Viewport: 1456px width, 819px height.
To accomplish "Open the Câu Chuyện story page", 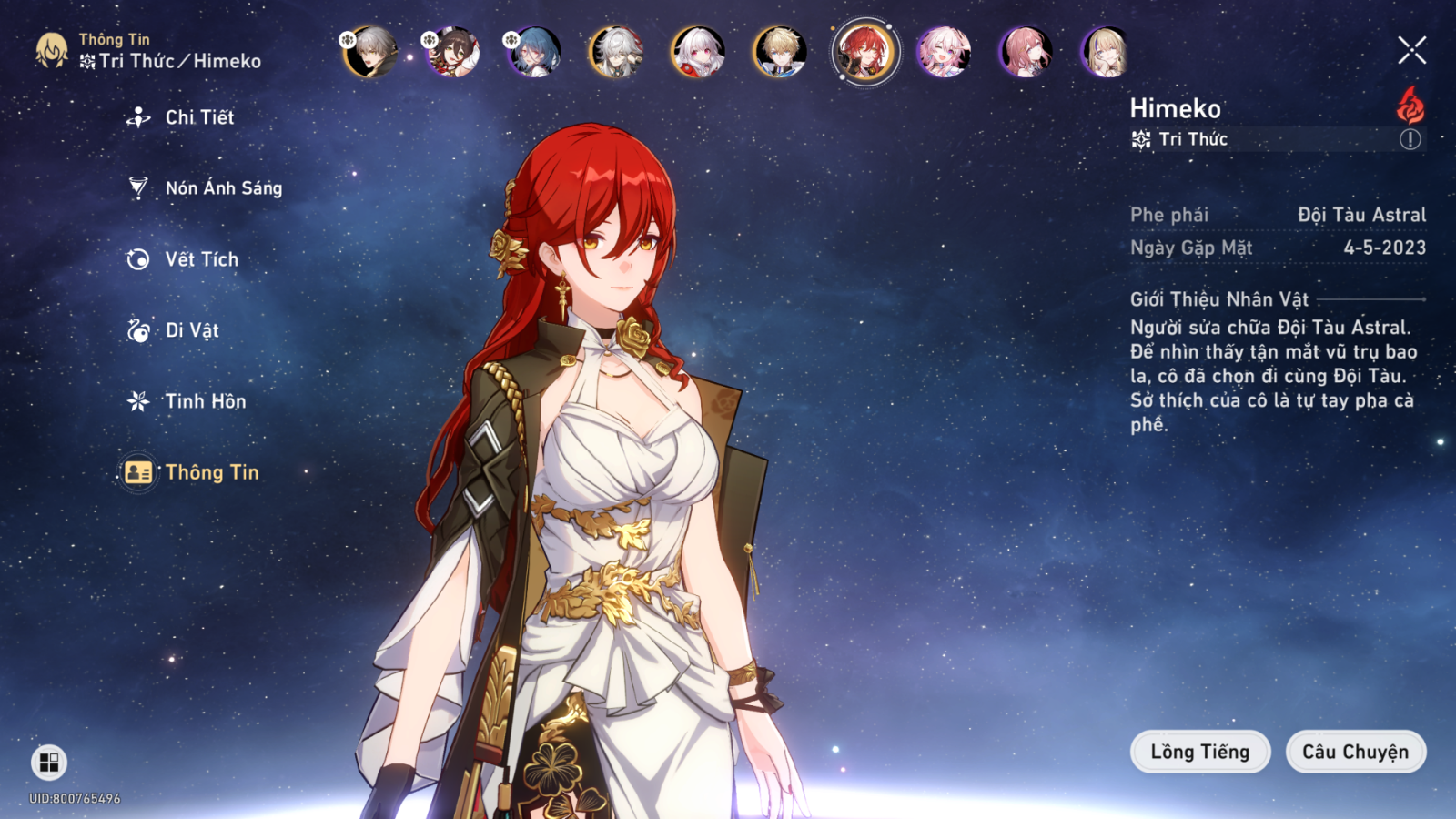I will click(1355, 752).
